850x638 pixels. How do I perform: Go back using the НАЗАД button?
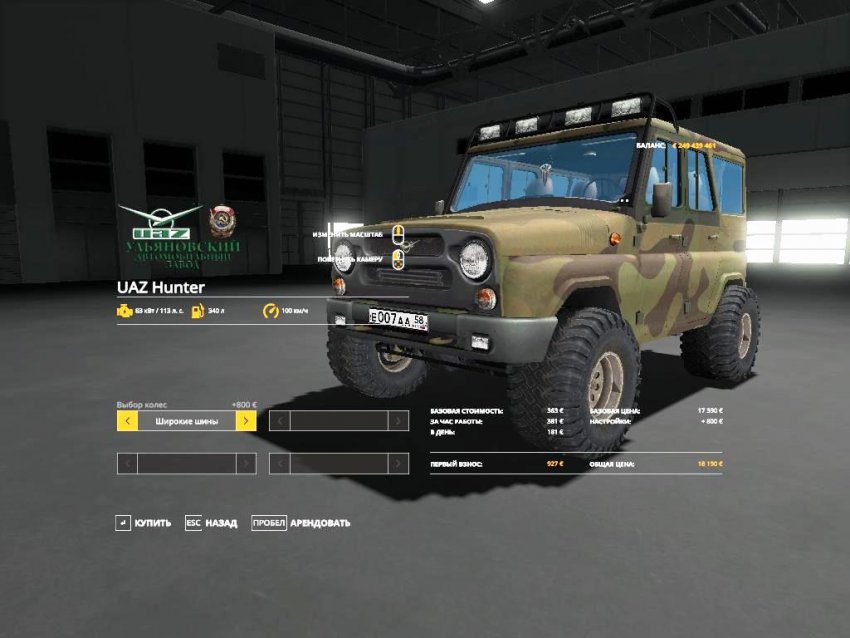(211, 523)
